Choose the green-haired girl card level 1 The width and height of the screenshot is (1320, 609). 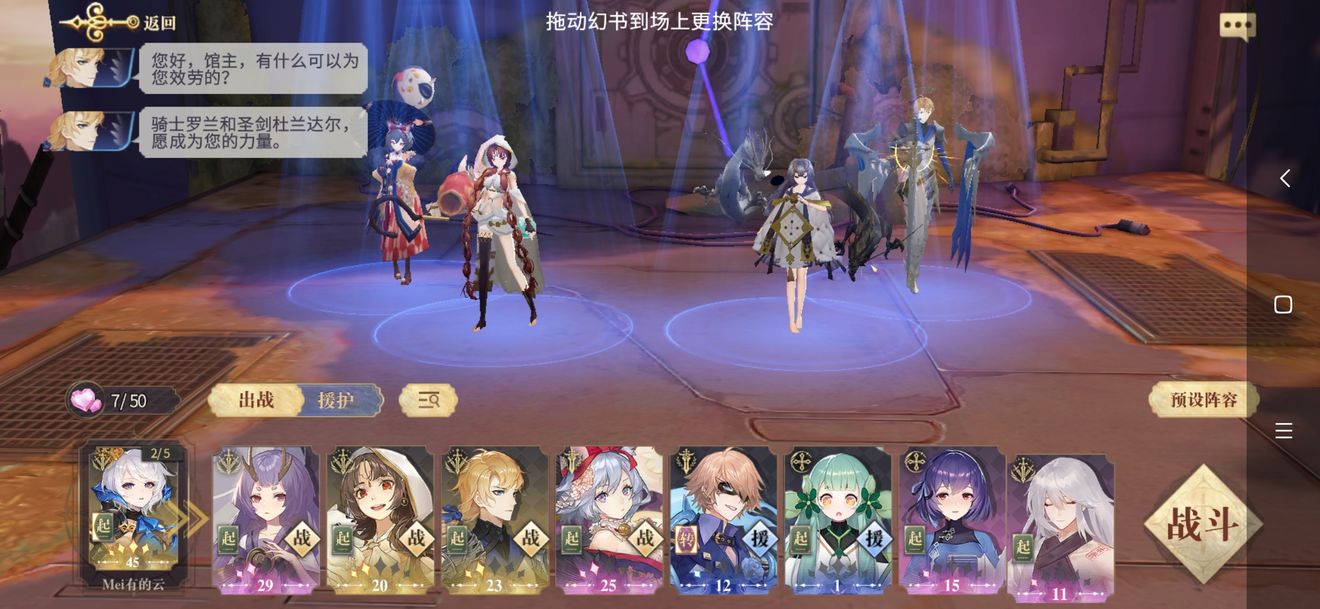pos(837,520)
